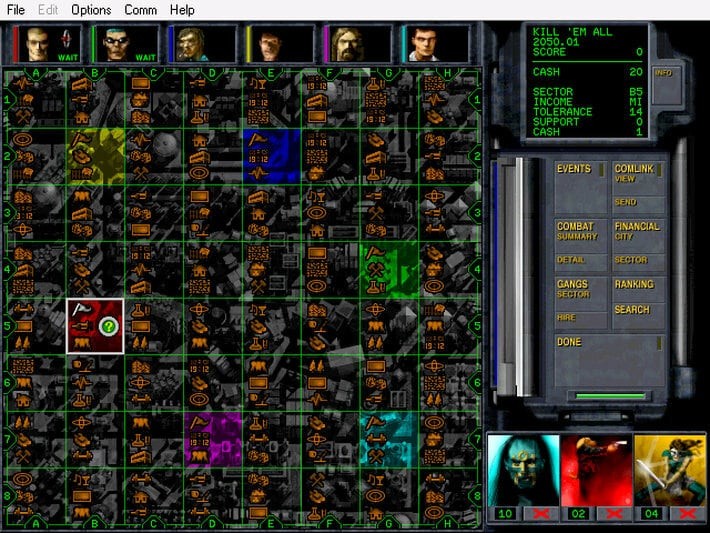Show the Combat Summary
This screenshot has height=533, width=710.
click(x=577, y=231)
